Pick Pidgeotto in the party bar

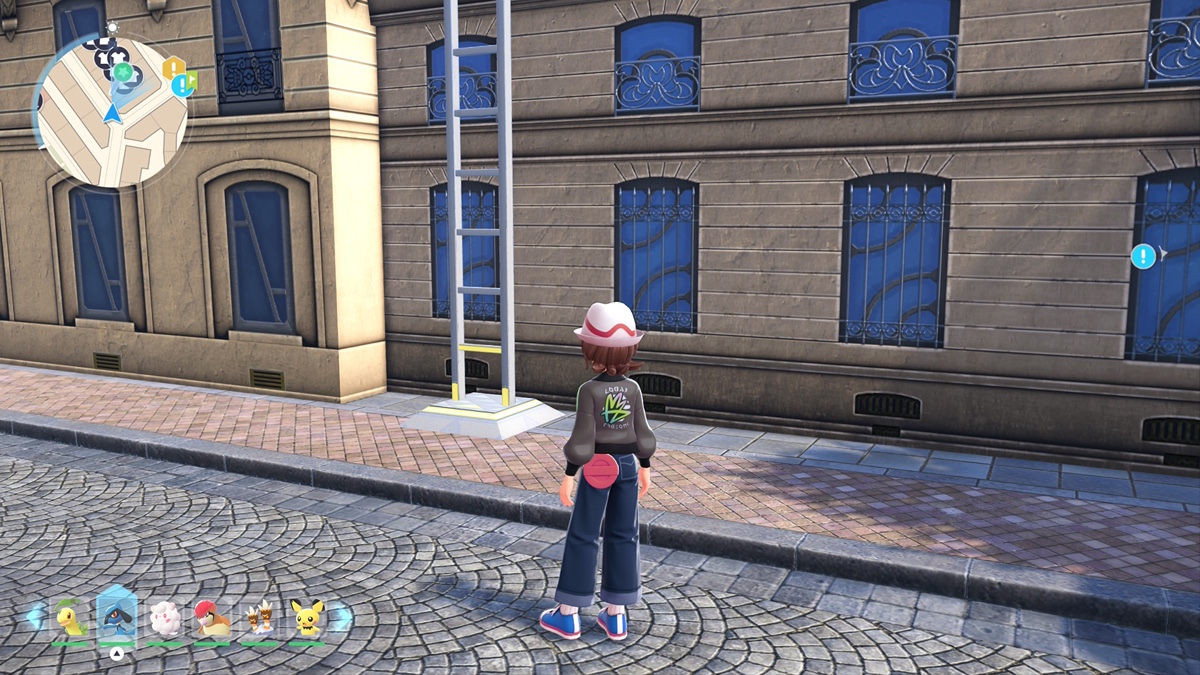(x=212, y=619)
